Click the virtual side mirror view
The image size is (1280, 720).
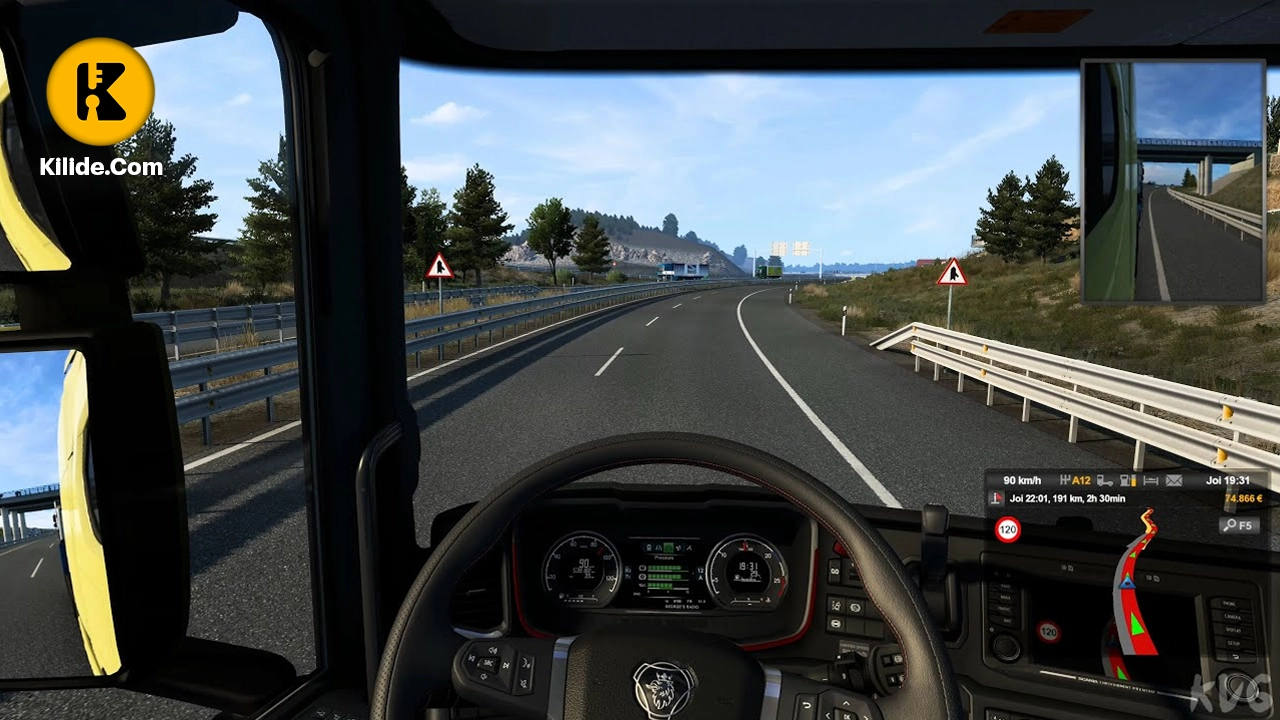pos(1173,181)
